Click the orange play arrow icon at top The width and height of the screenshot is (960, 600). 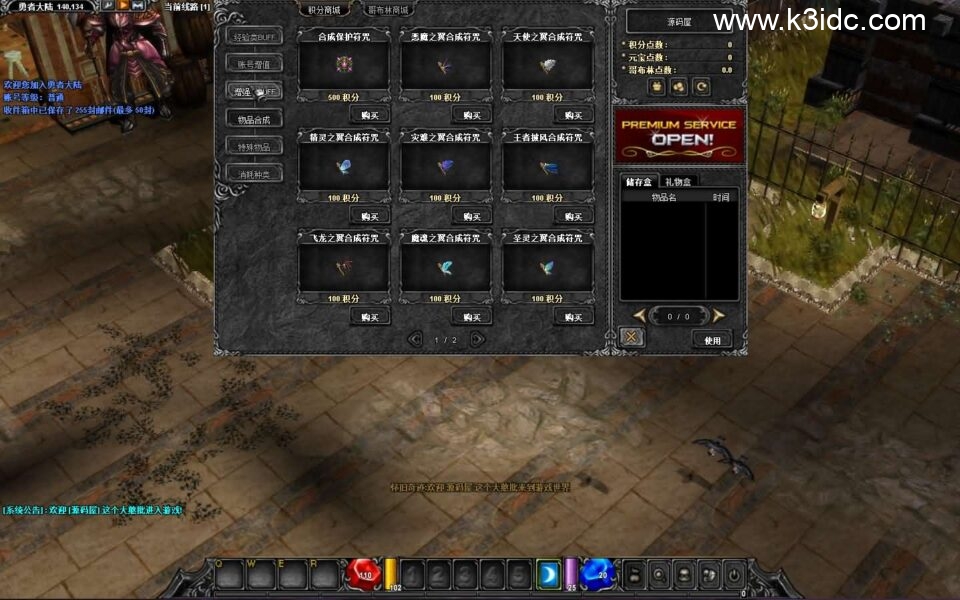tap(123, 6)
